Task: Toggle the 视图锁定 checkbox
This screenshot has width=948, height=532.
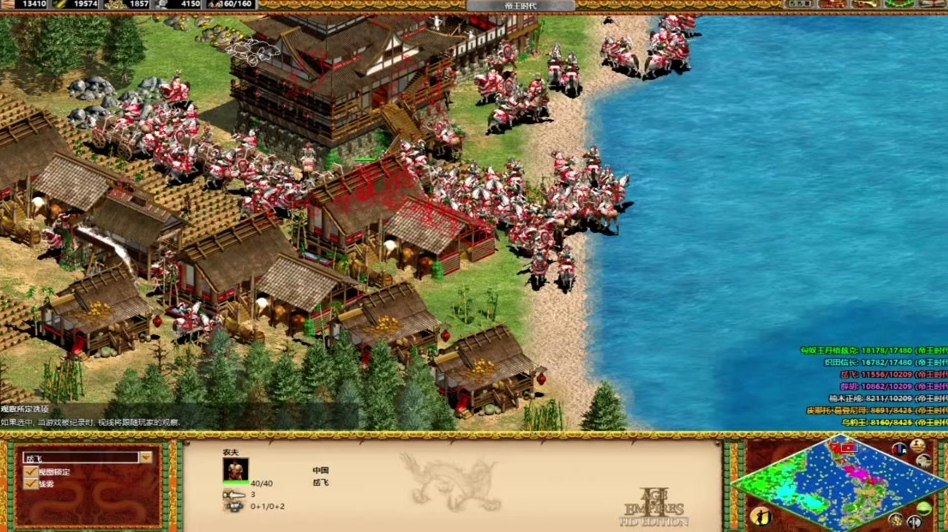Action: point(31,471)
